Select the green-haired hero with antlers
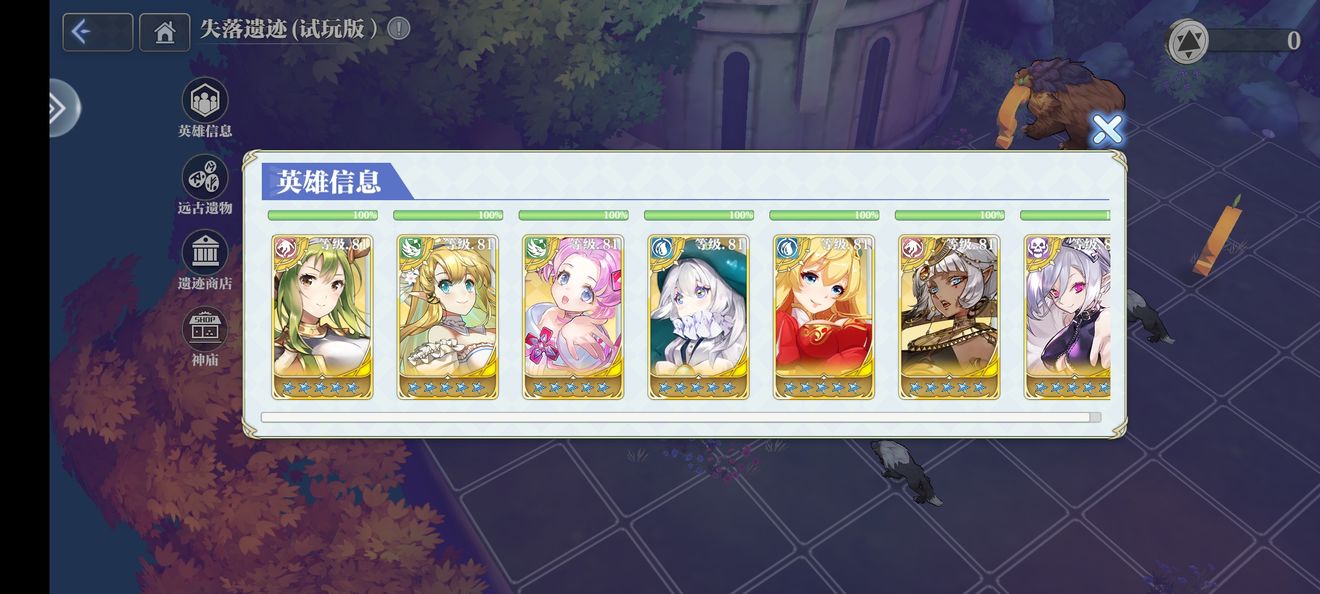Screen dimensions: 1320x594 [x=322, y=317]
